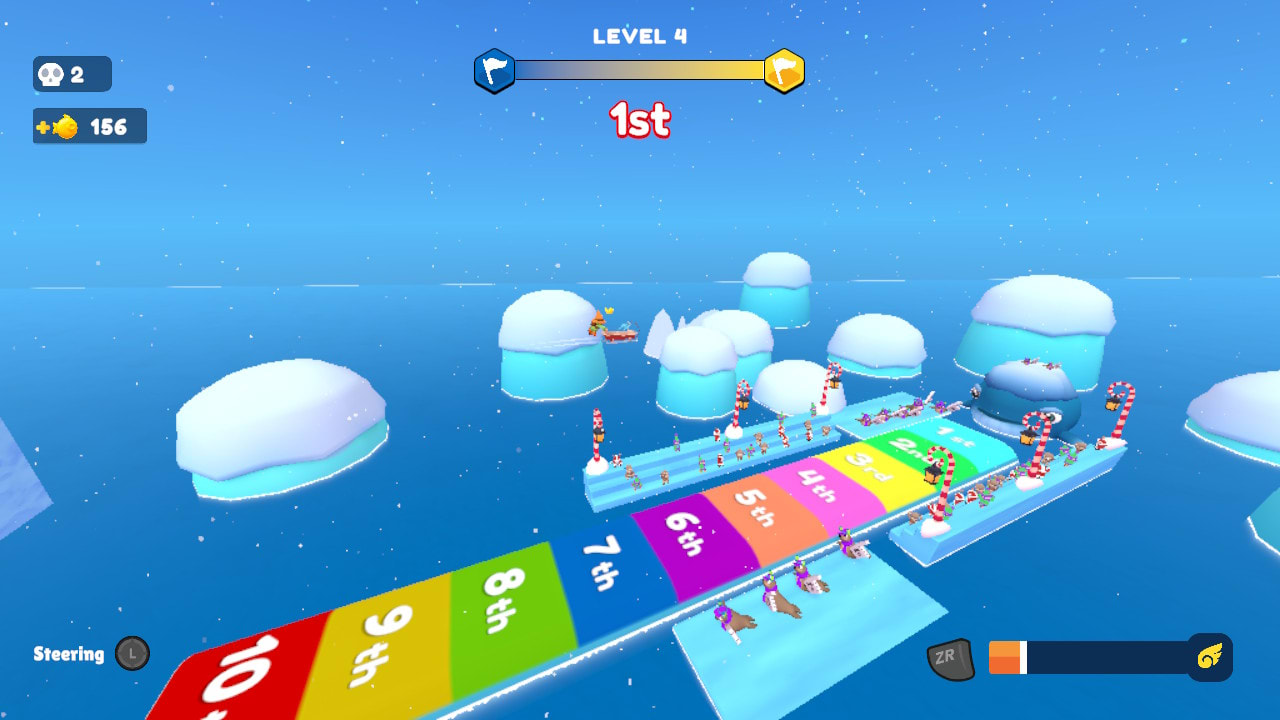
Task: Click the empty portion of the boost bar
Action: coord(1110,657)
